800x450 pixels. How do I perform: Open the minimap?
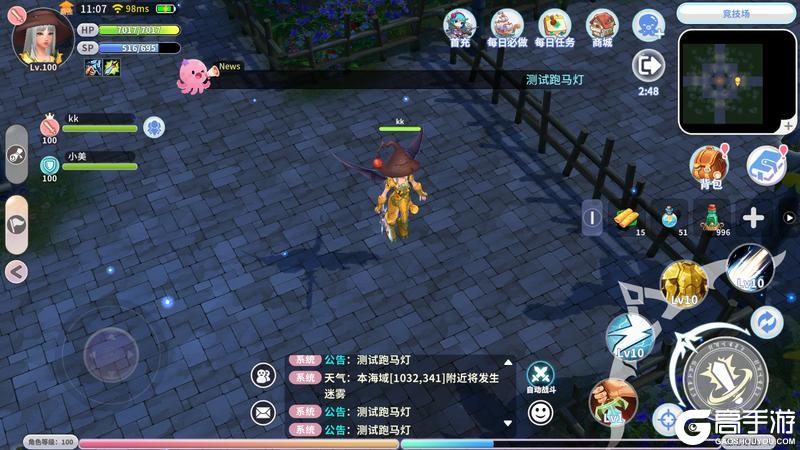(736, 81)
